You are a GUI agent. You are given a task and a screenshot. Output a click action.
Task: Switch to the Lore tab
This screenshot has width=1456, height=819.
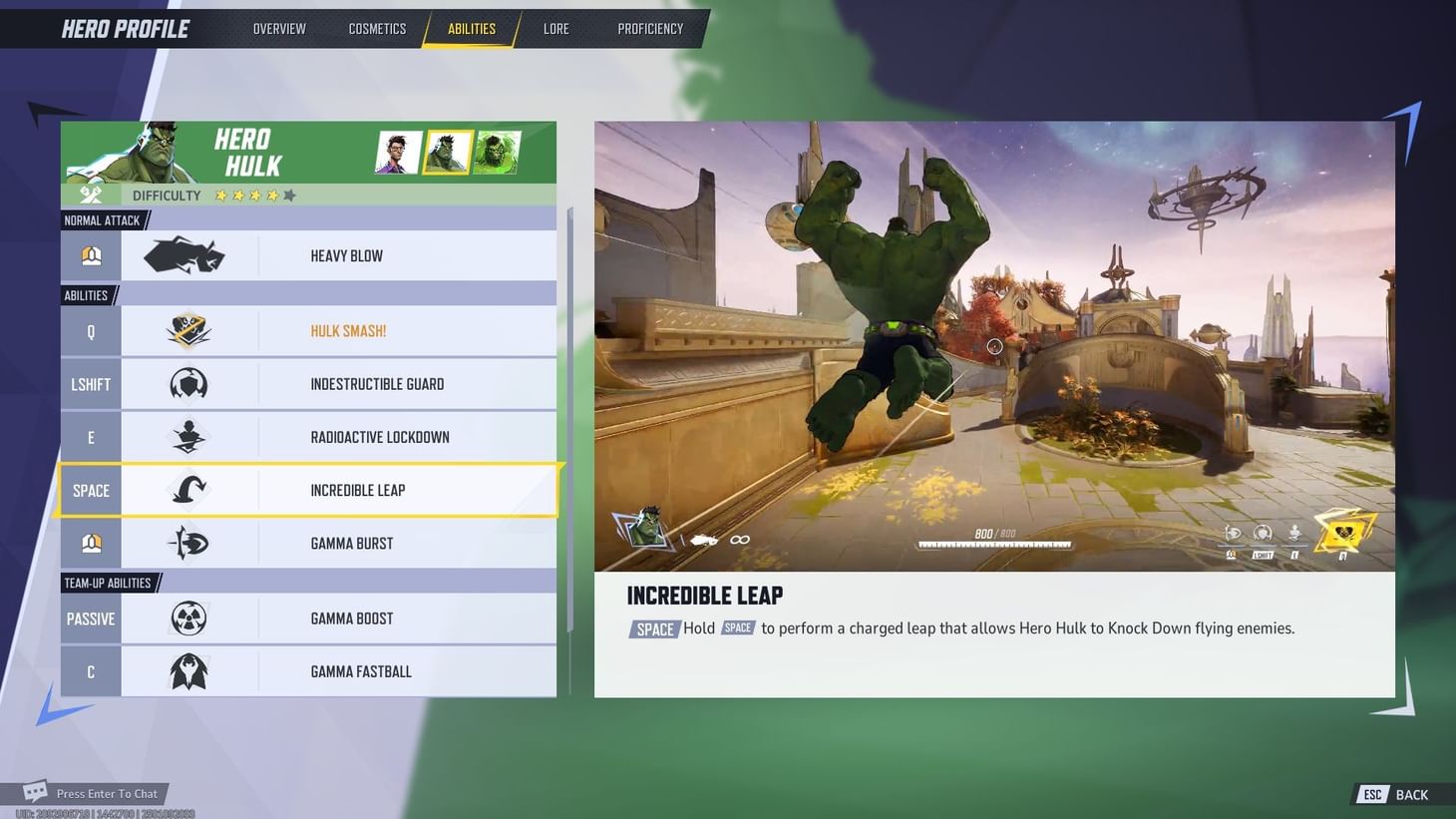point(556,28)
